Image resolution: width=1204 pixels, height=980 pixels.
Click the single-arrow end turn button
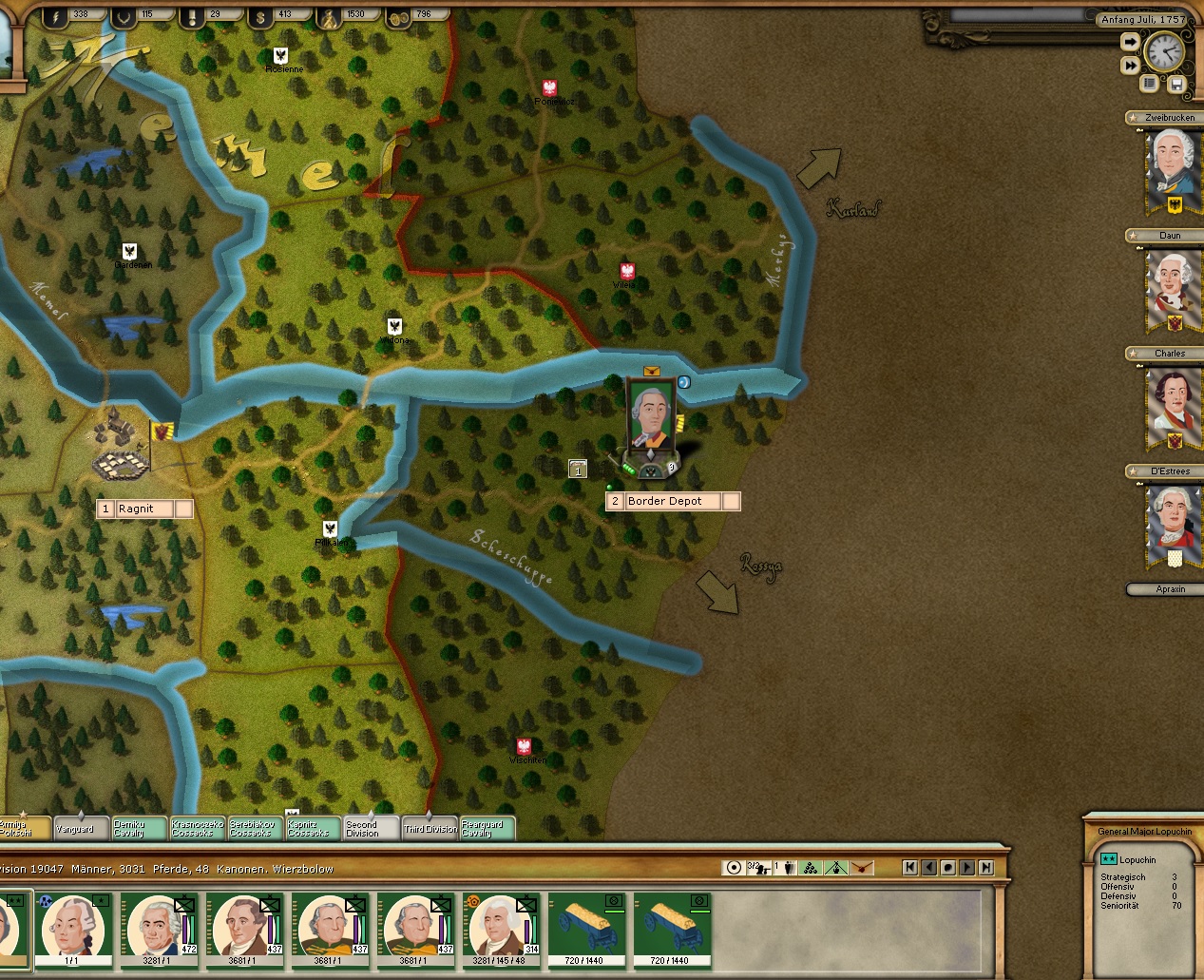(1130, 42)
